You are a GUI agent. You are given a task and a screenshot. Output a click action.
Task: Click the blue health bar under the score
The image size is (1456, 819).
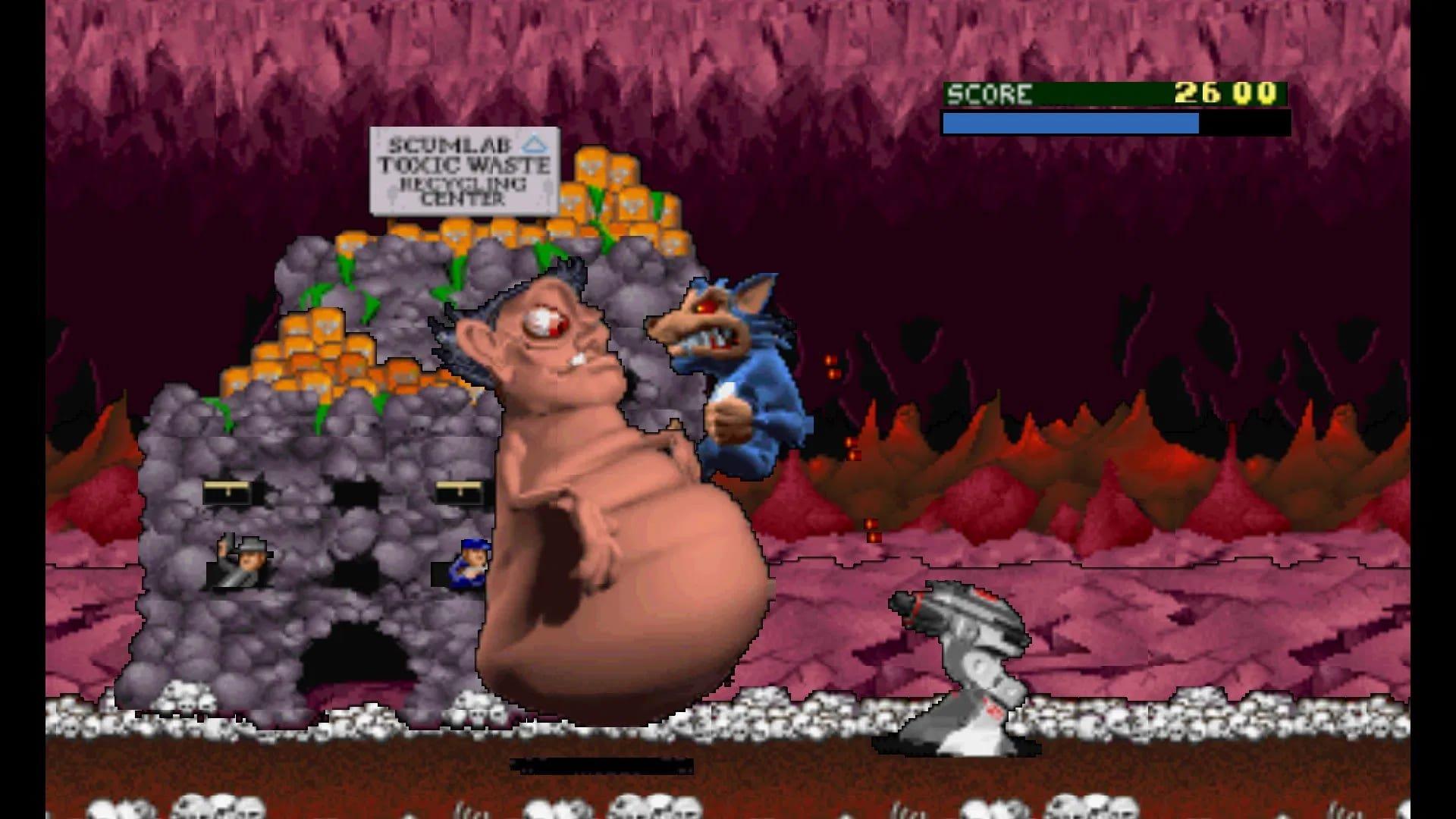1069,121
